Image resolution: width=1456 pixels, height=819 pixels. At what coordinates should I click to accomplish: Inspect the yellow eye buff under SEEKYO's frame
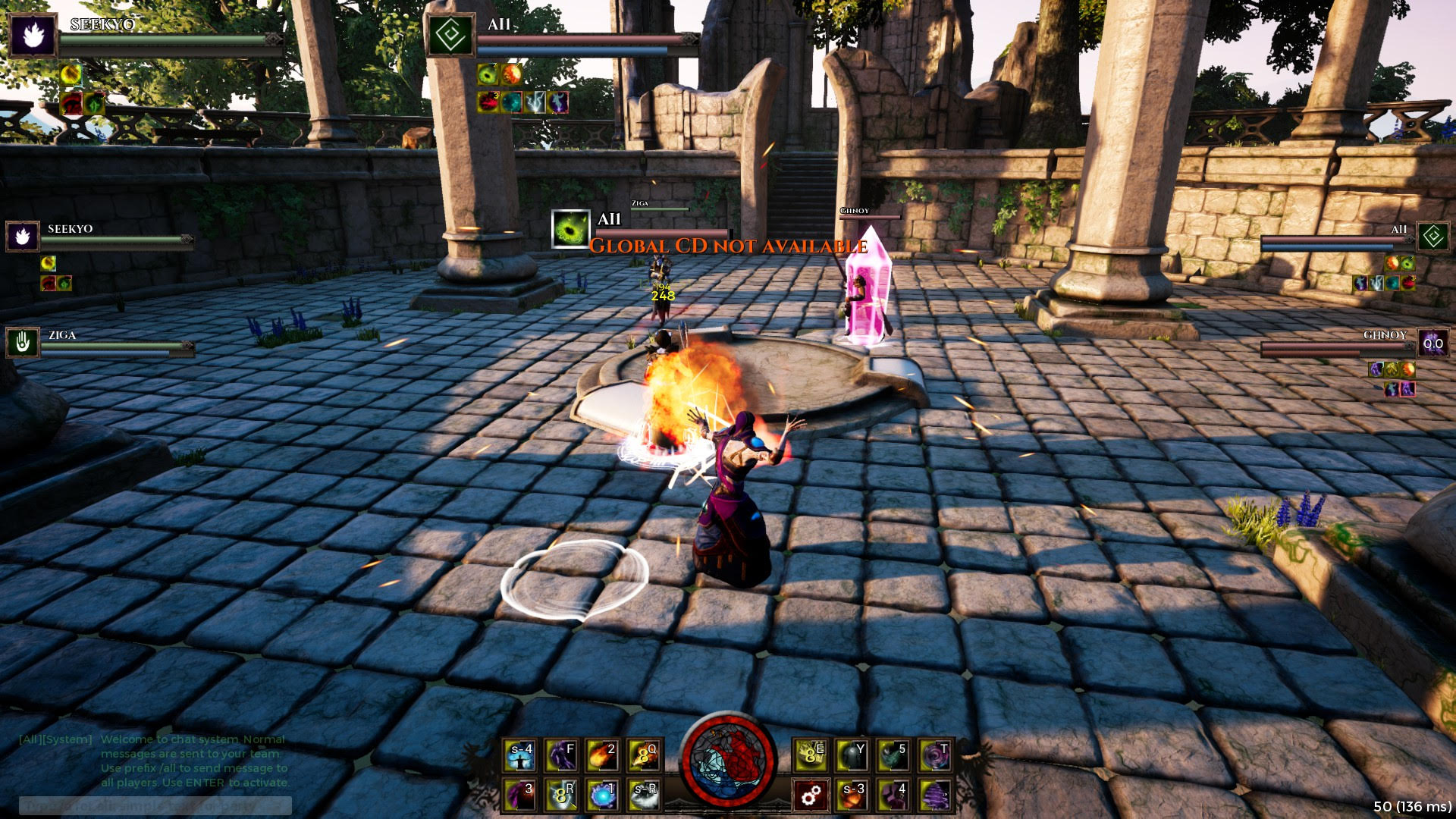point(71,75)
